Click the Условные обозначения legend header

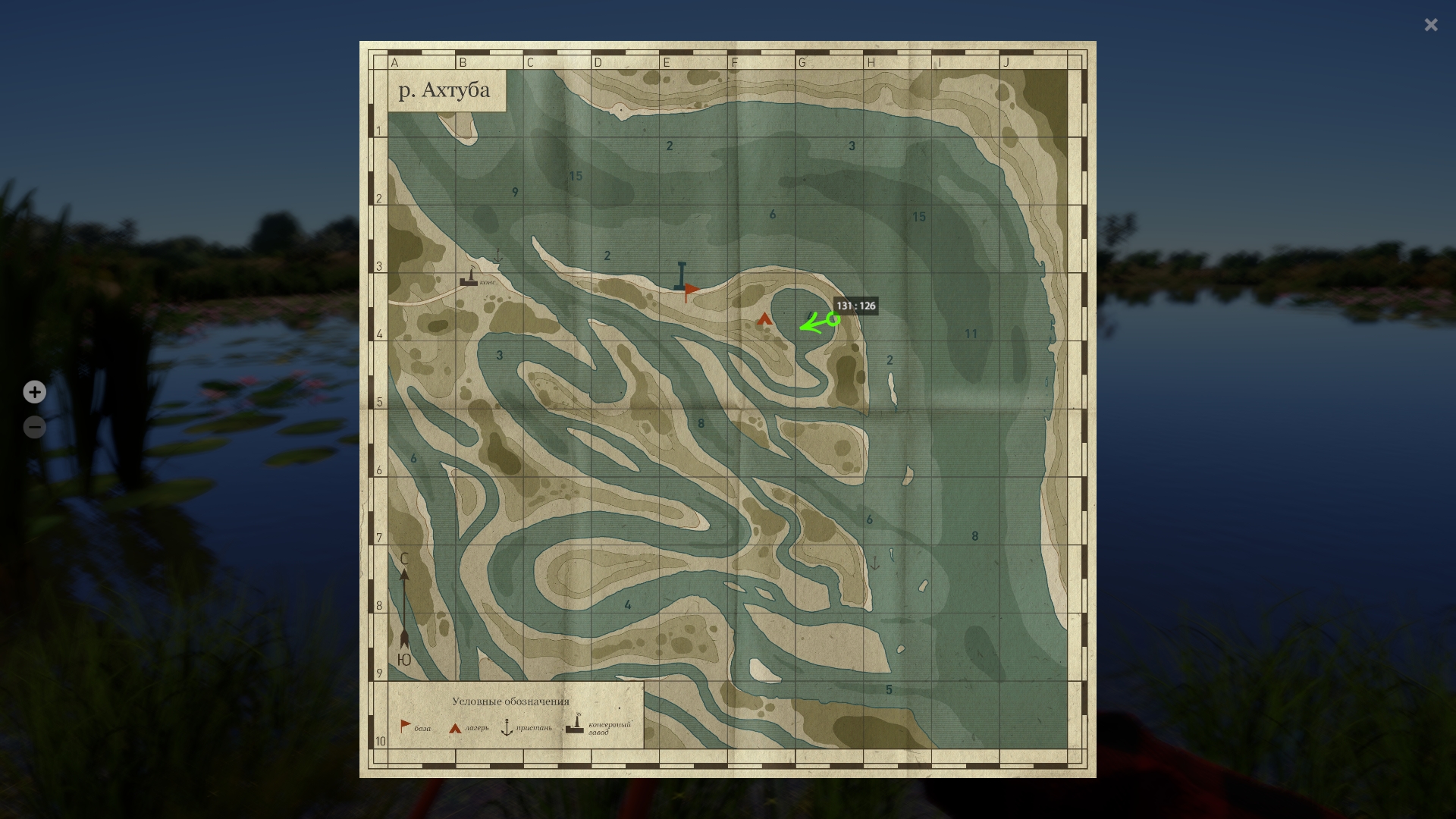point(511,701)
